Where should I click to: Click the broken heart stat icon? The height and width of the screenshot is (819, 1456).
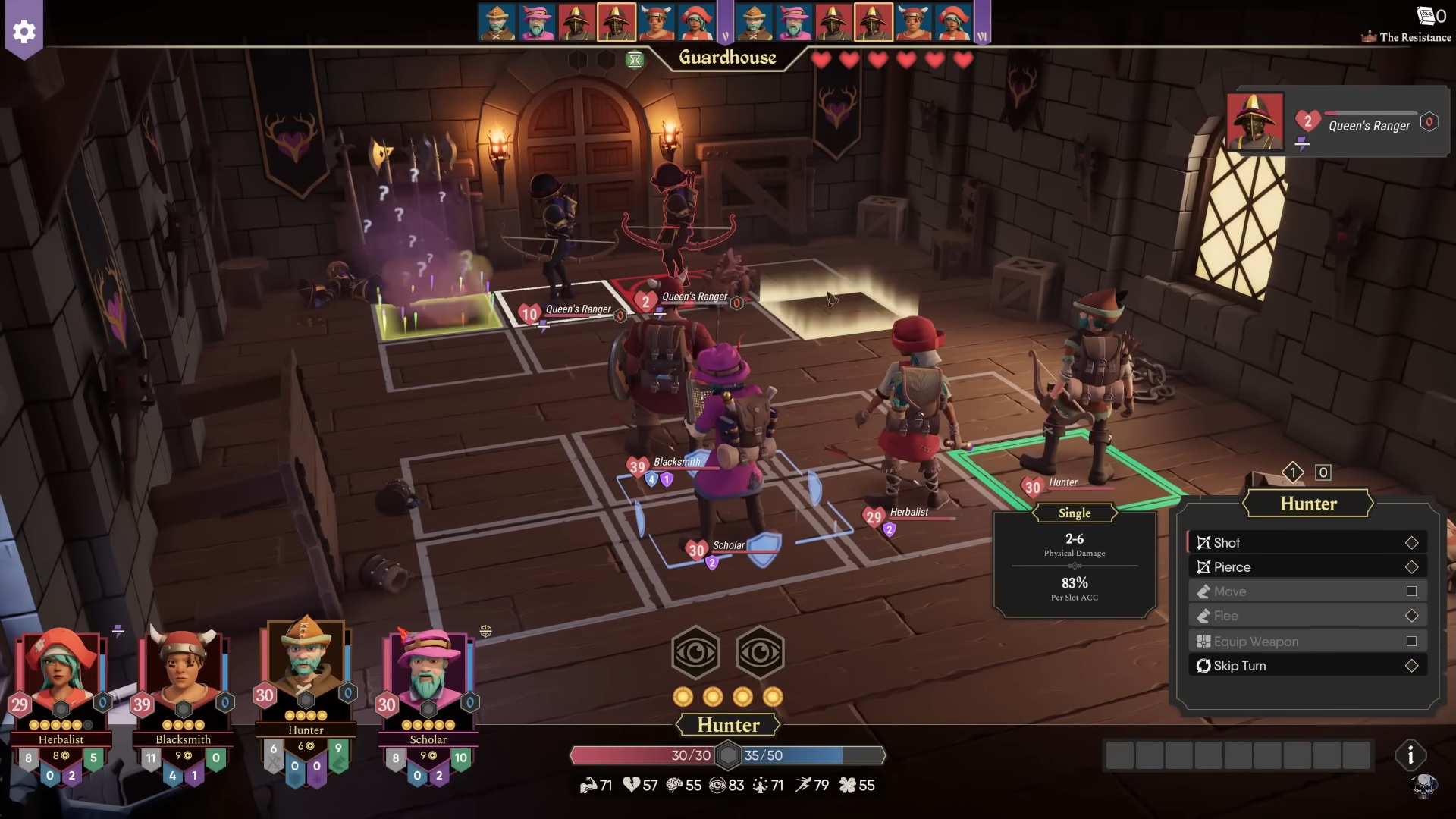tap(631, 785)
